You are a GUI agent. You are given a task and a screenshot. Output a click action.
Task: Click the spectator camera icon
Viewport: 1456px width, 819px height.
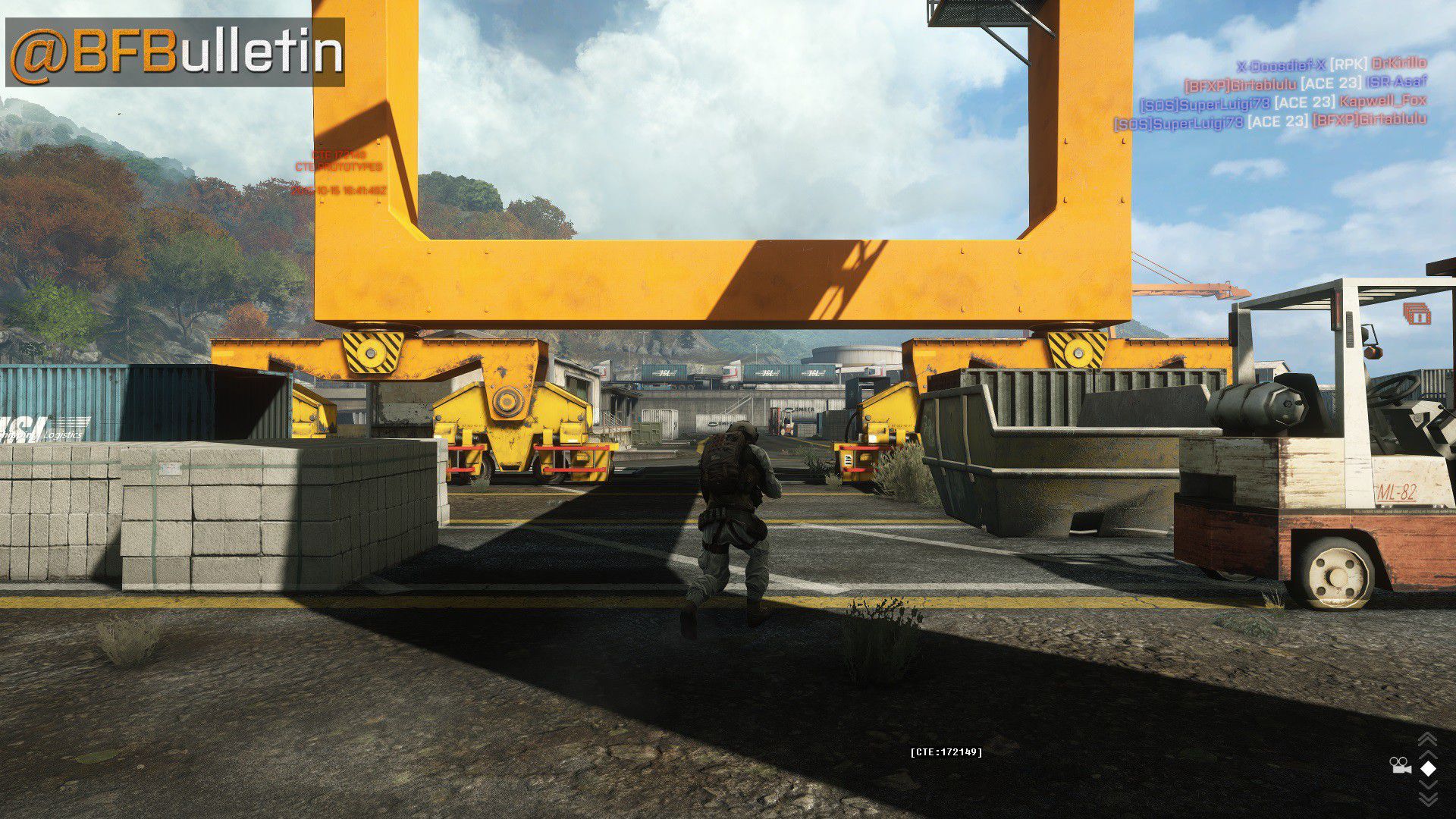[1400, 766]
